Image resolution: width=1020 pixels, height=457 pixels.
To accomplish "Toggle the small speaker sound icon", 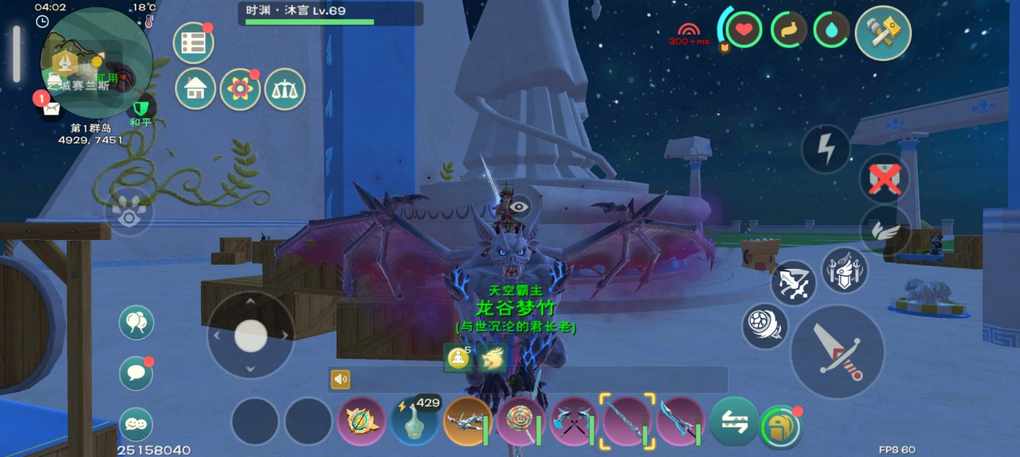I will click(341, 379).
